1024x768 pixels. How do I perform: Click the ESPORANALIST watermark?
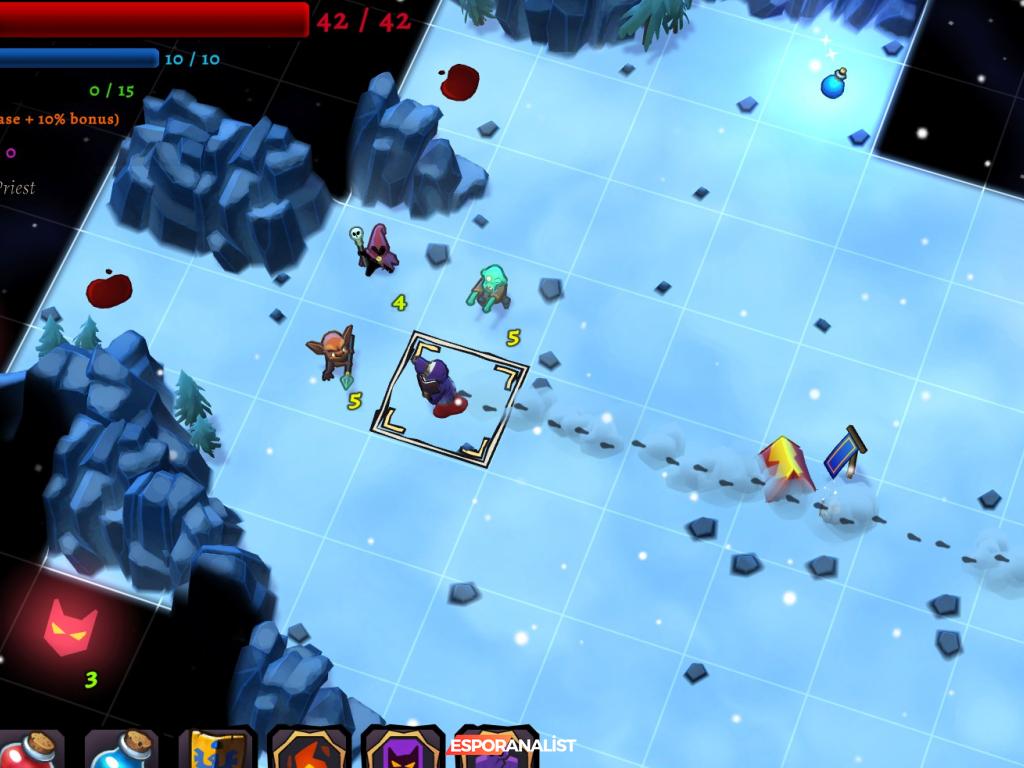512,745
